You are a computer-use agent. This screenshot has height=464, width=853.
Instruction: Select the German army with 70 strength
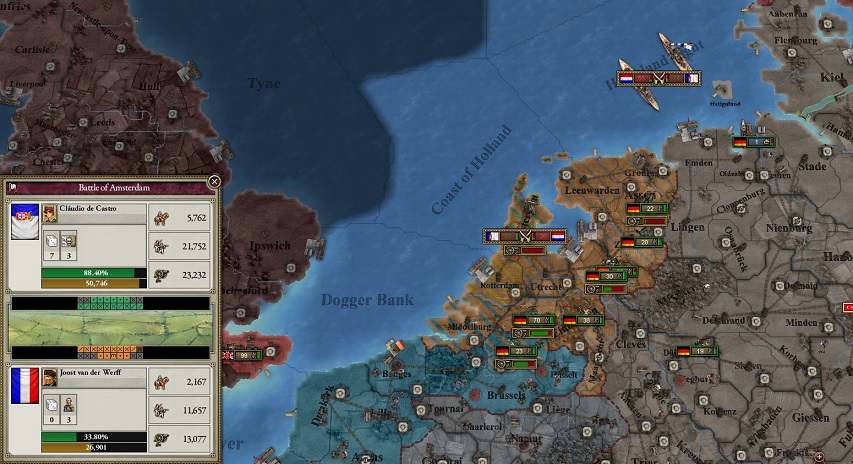click(x=534, y=320)
